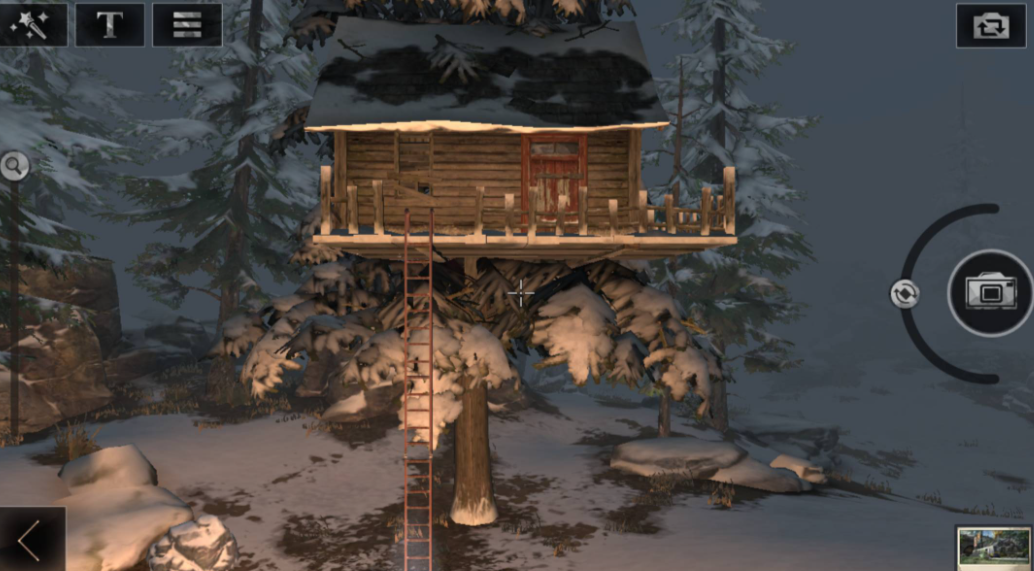Take a photo with the camera shutter button
The height and width of the screenshot is (571, 1034).
(990, 293)
